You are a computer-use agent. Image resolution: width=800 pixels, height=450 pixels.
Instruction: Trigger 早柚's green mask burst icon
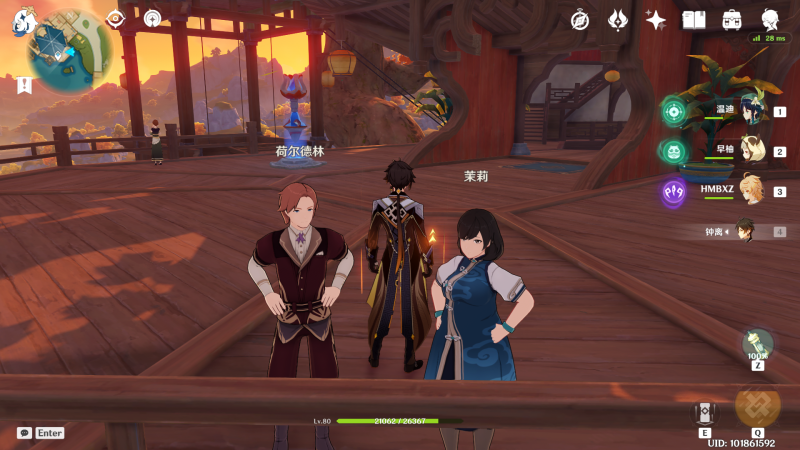(x=673, y=151)
